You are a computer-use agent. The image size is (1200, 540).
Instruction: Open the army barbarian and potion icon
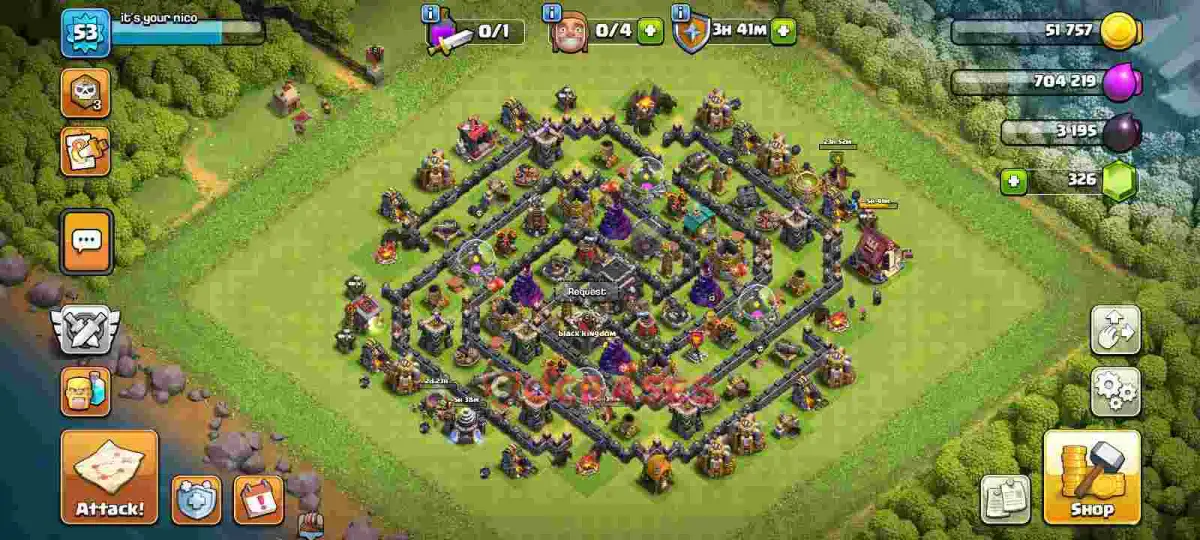[x=86, y=391]
